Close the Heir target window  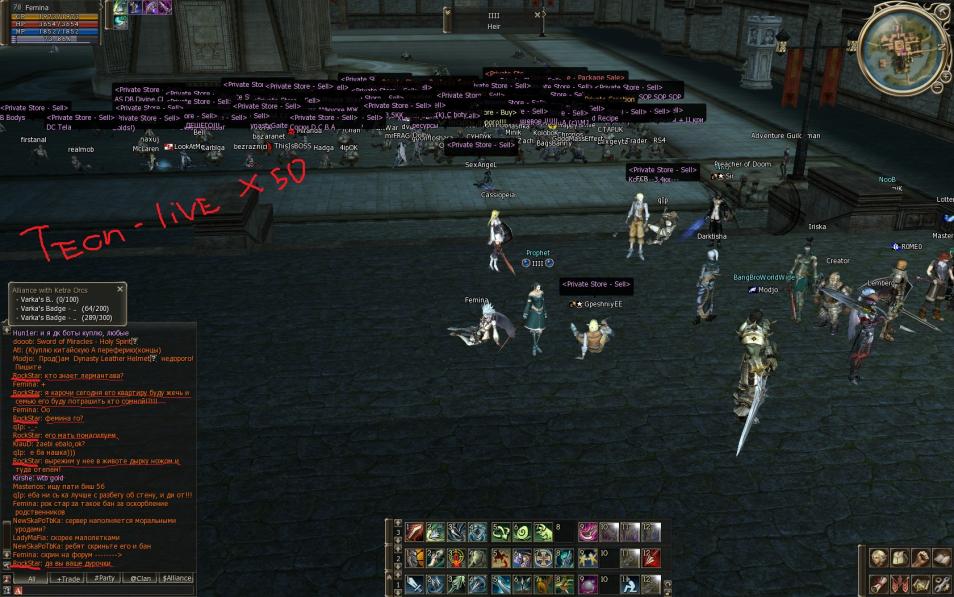click(538, 15)
